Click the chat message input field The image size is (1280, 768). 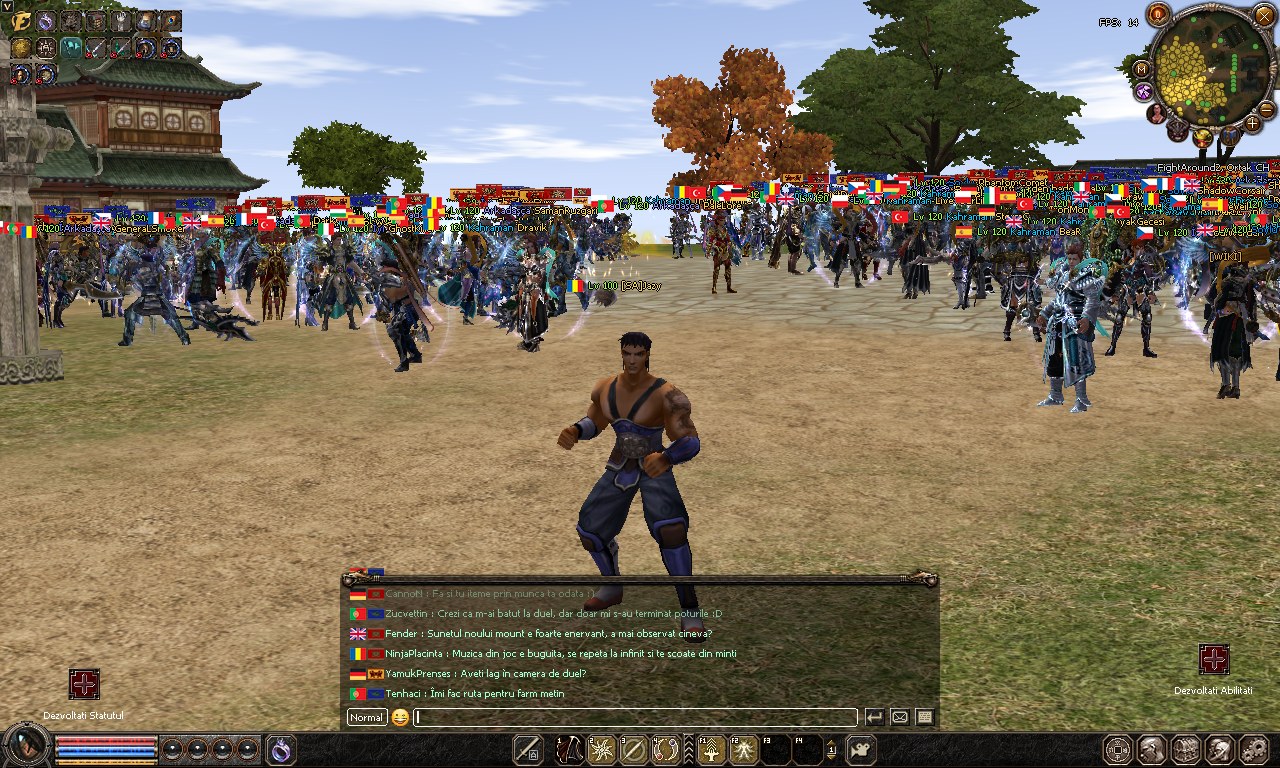click(636, 717)
